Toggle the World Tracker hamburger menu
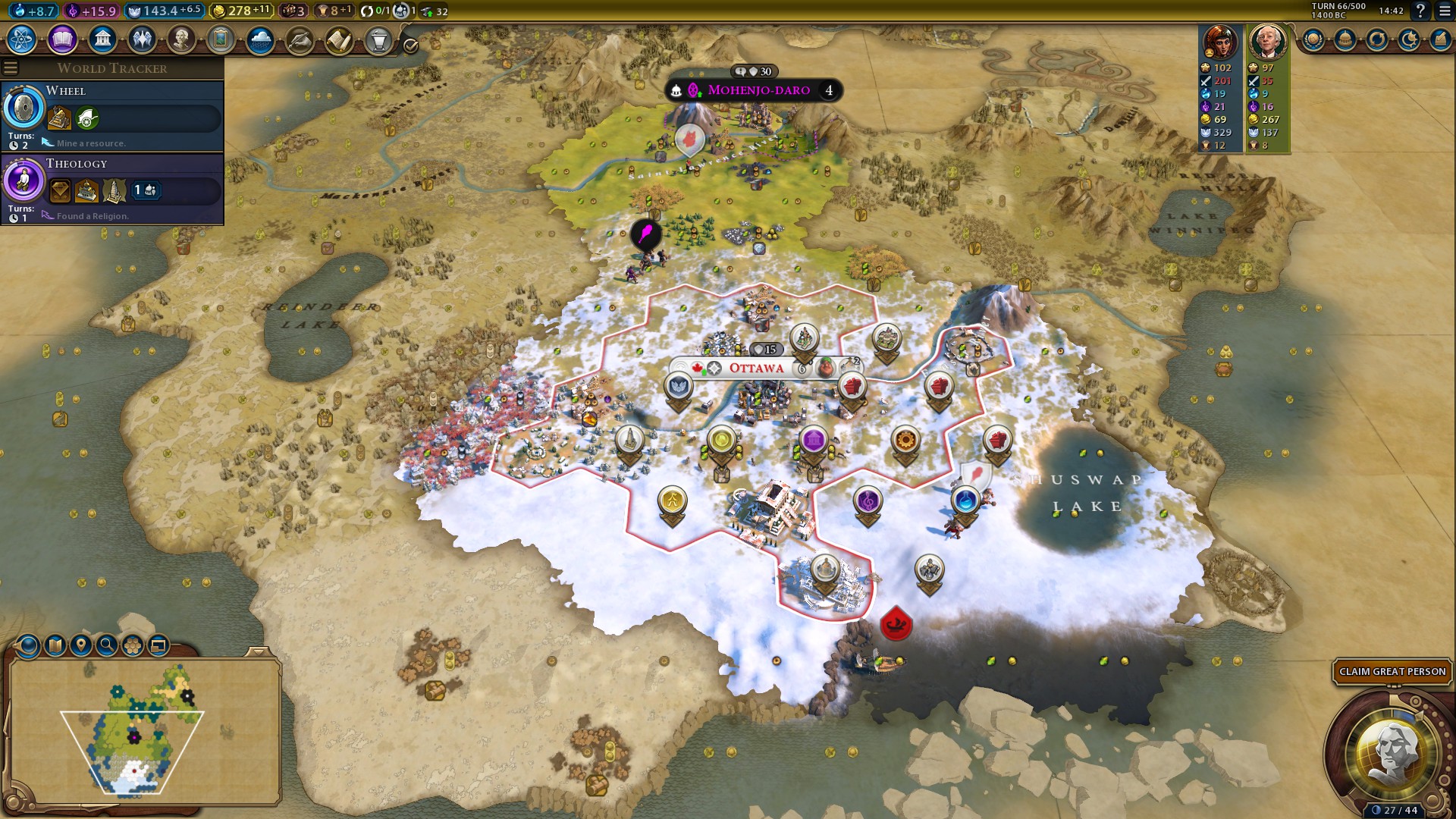Viewport: 1456px width, 819px height. coord(11,68)
